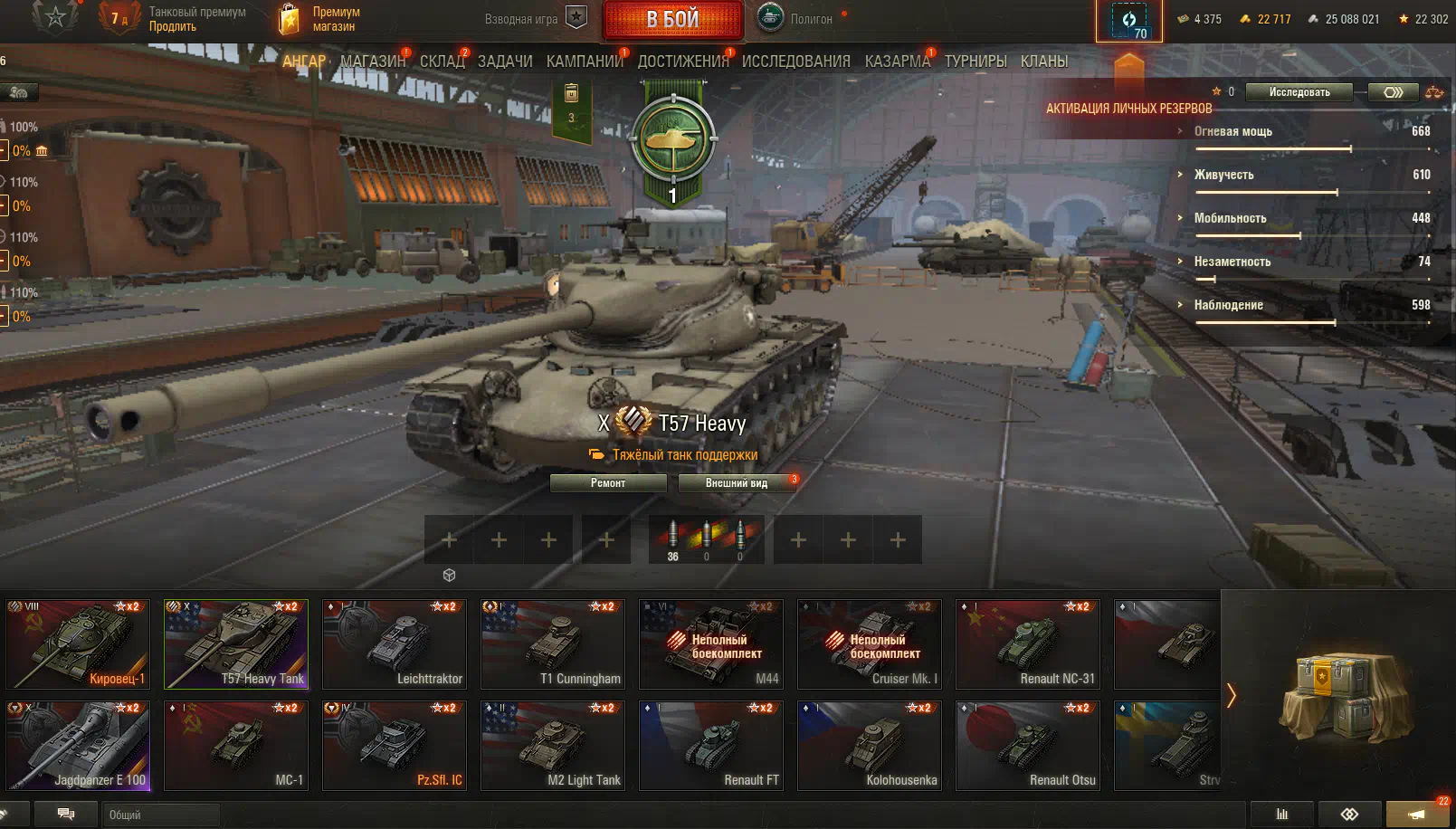Screen dimensions: 1456x829
Task: Click the Исследовать button
Action: coord(1299,92)
